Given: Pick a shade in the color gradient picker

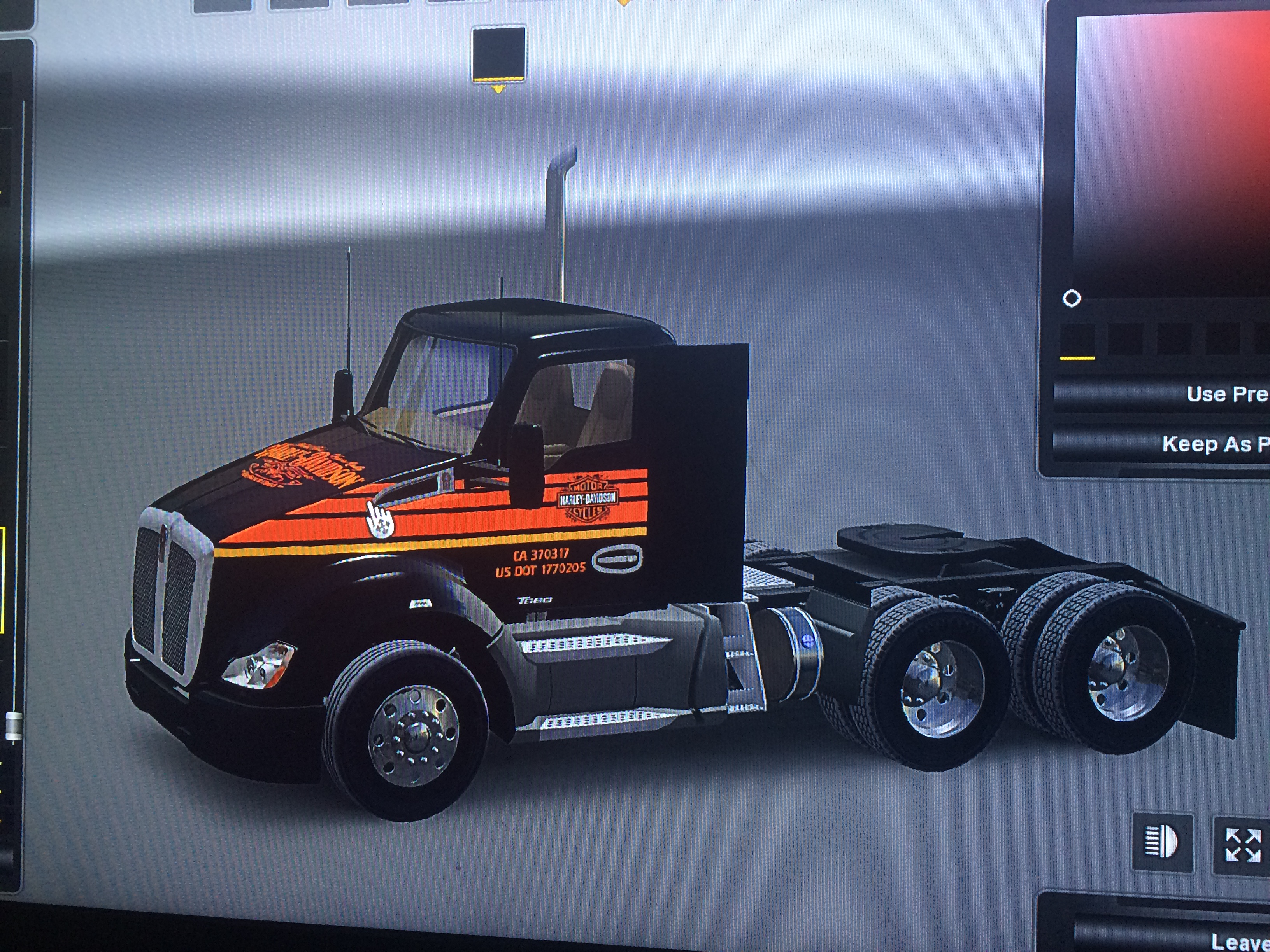Looking at the screenshot, I should click(x=1171, y=155).
